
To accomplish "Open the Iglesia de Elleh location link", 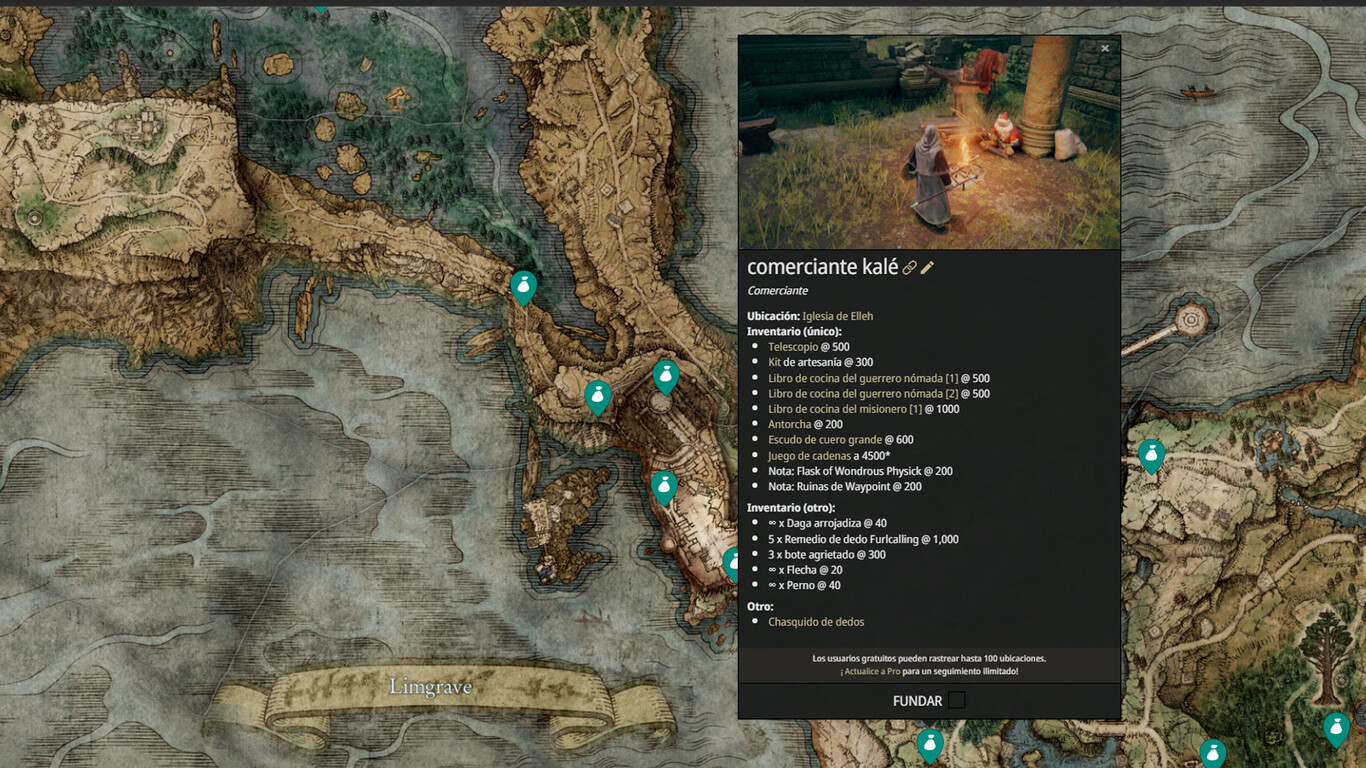I will click(837, 316).
